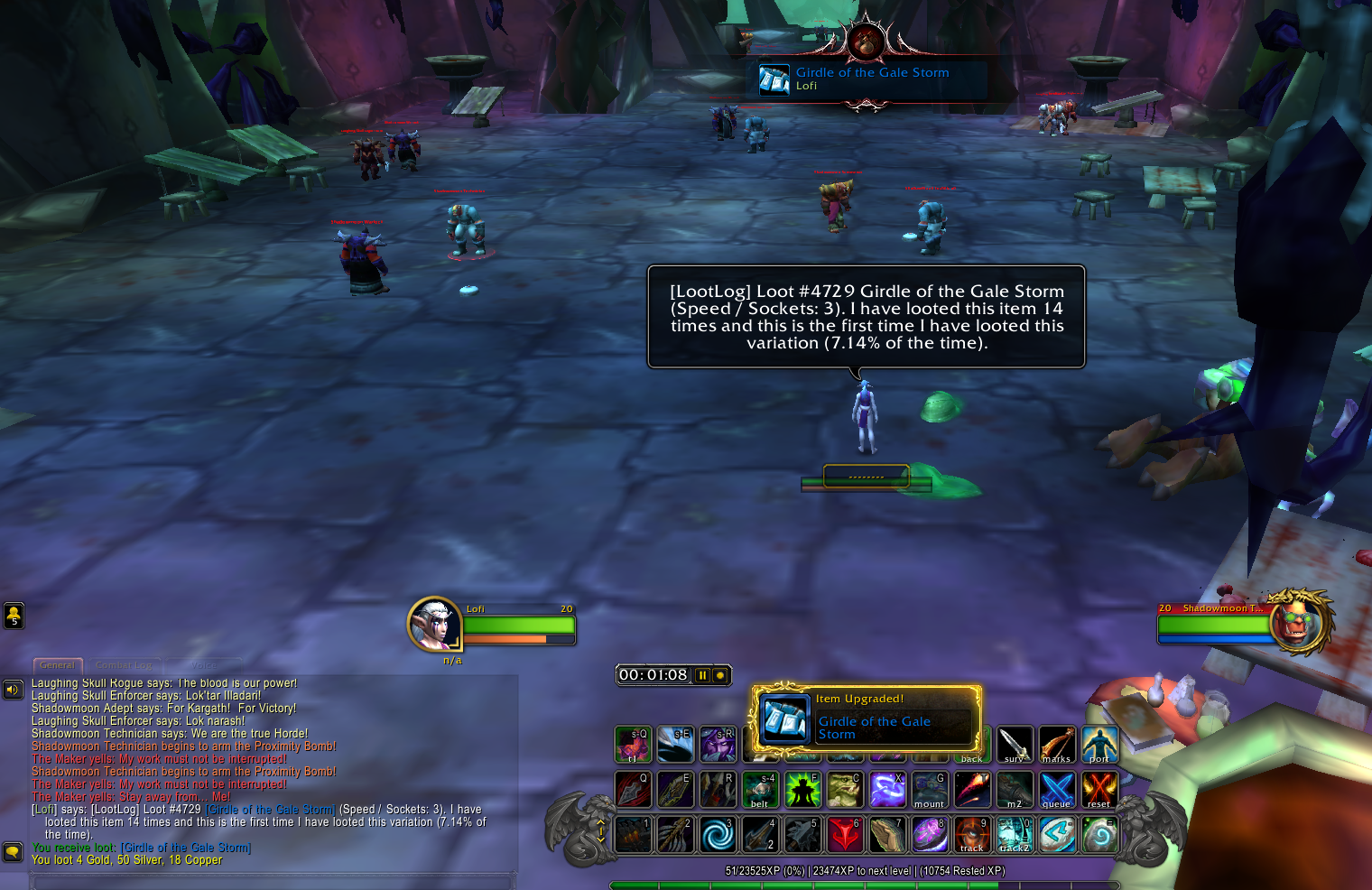Activate the action slot labeled marks

point(1057,745)
